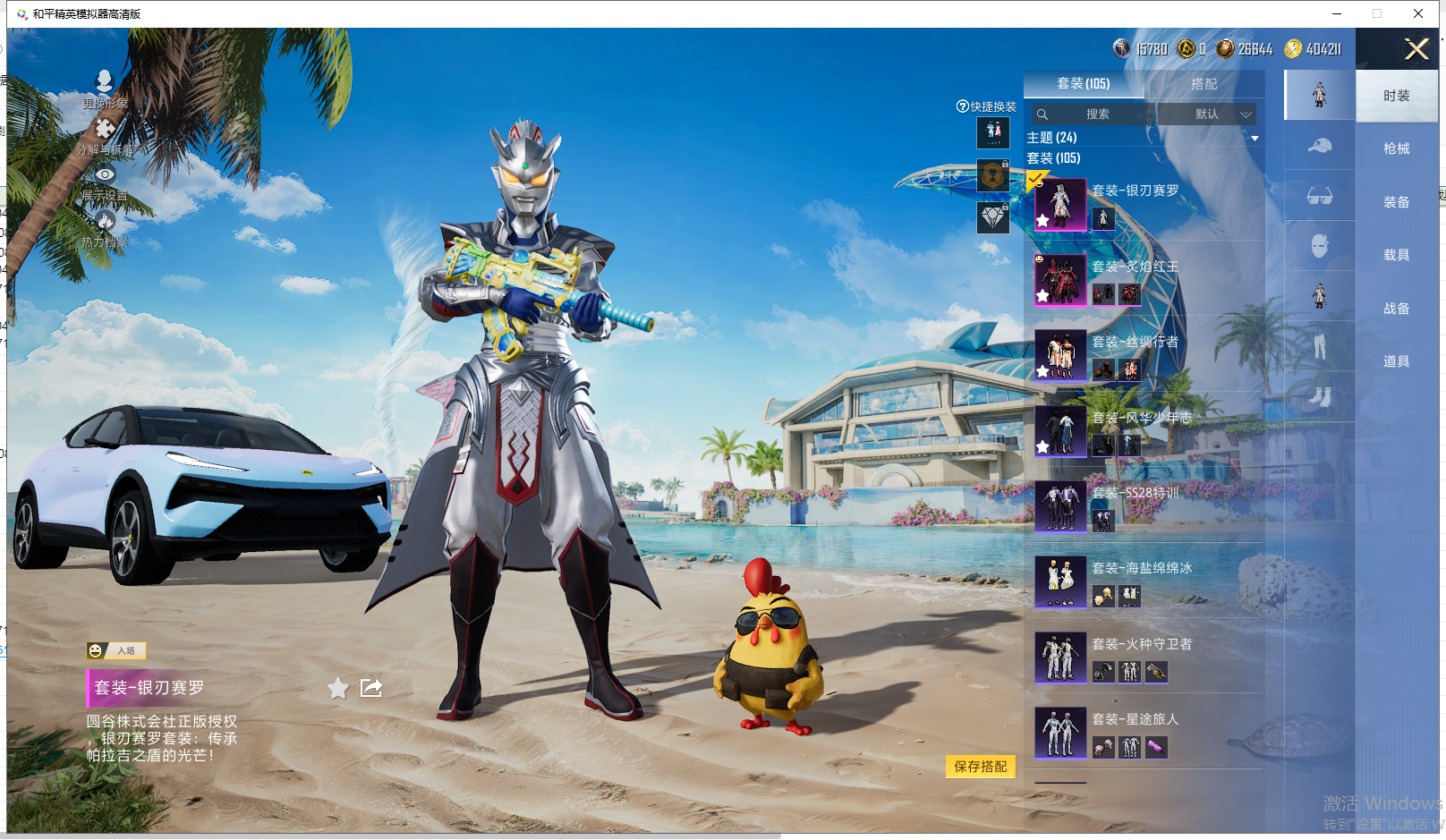Open 展示设置 eye icon
This screenshot has height=840, width=1446.
(x=105, y=174)
